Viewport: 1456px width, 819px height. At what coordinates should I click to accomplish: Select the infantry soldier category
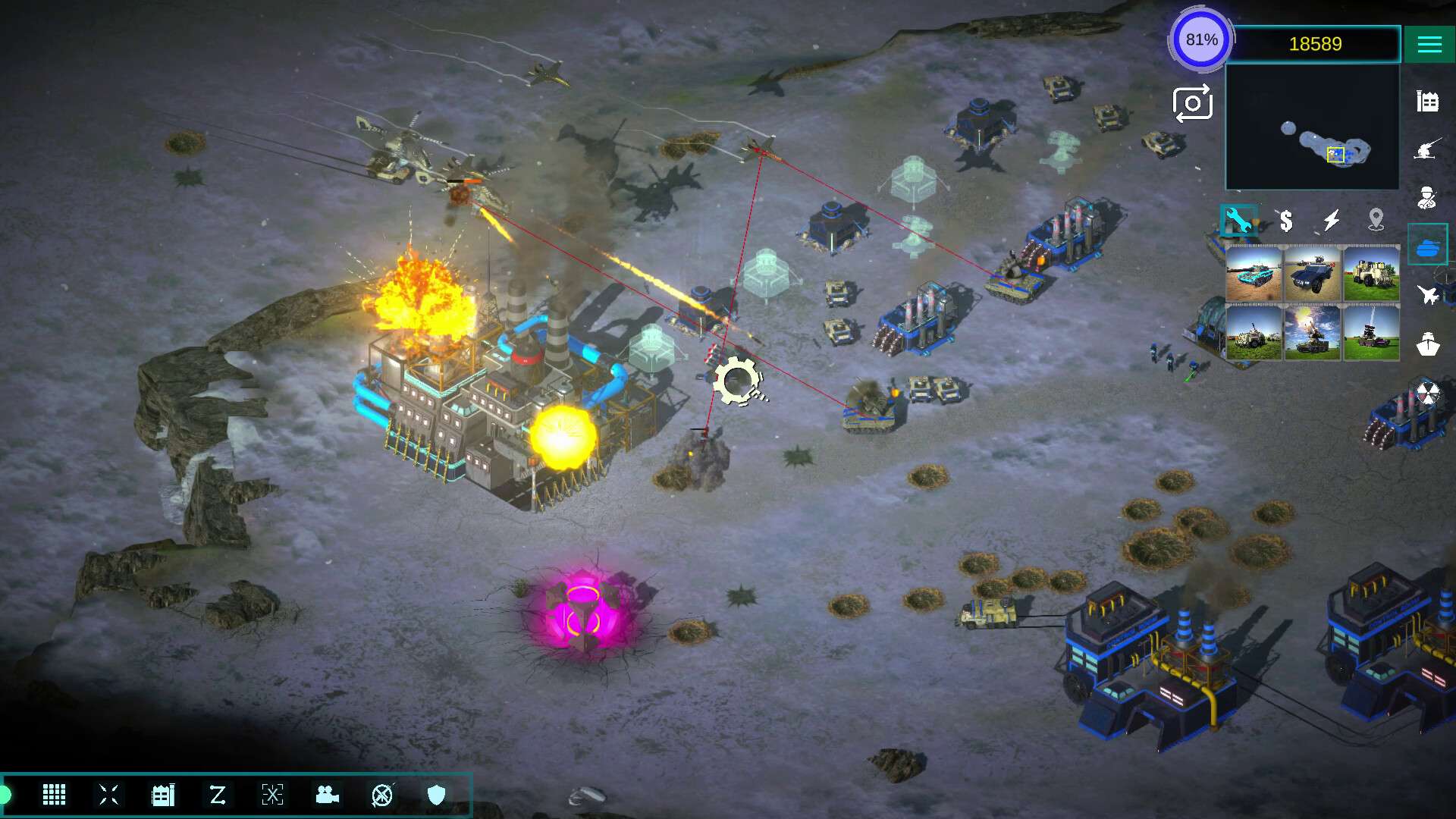[1427, 198]
